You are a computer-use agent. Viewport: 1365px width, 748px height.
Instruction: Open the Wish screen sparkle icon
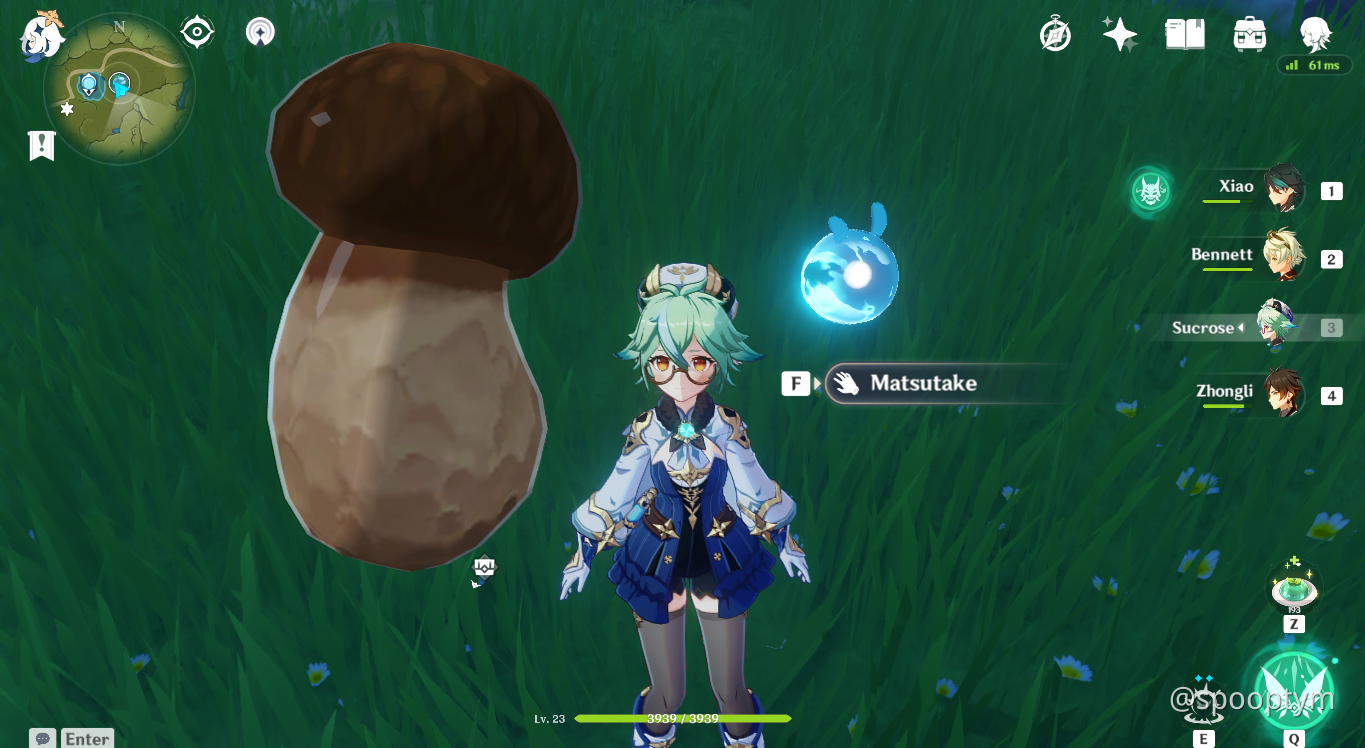click(1118, 32)
